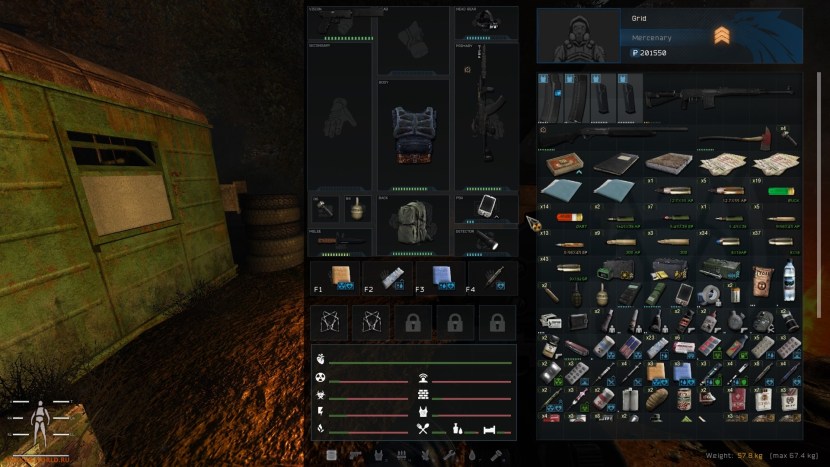Click the Grid character portrait
The image size is (830, 467).
[x=580, y=36]
